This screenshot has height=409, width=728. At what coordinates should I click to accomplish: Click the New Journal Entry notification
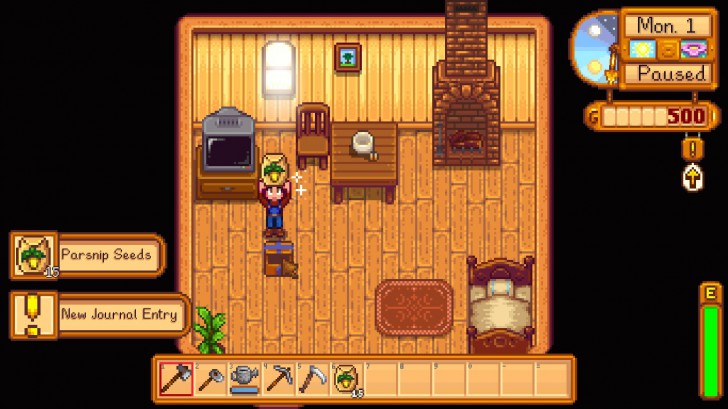point(100,314)
